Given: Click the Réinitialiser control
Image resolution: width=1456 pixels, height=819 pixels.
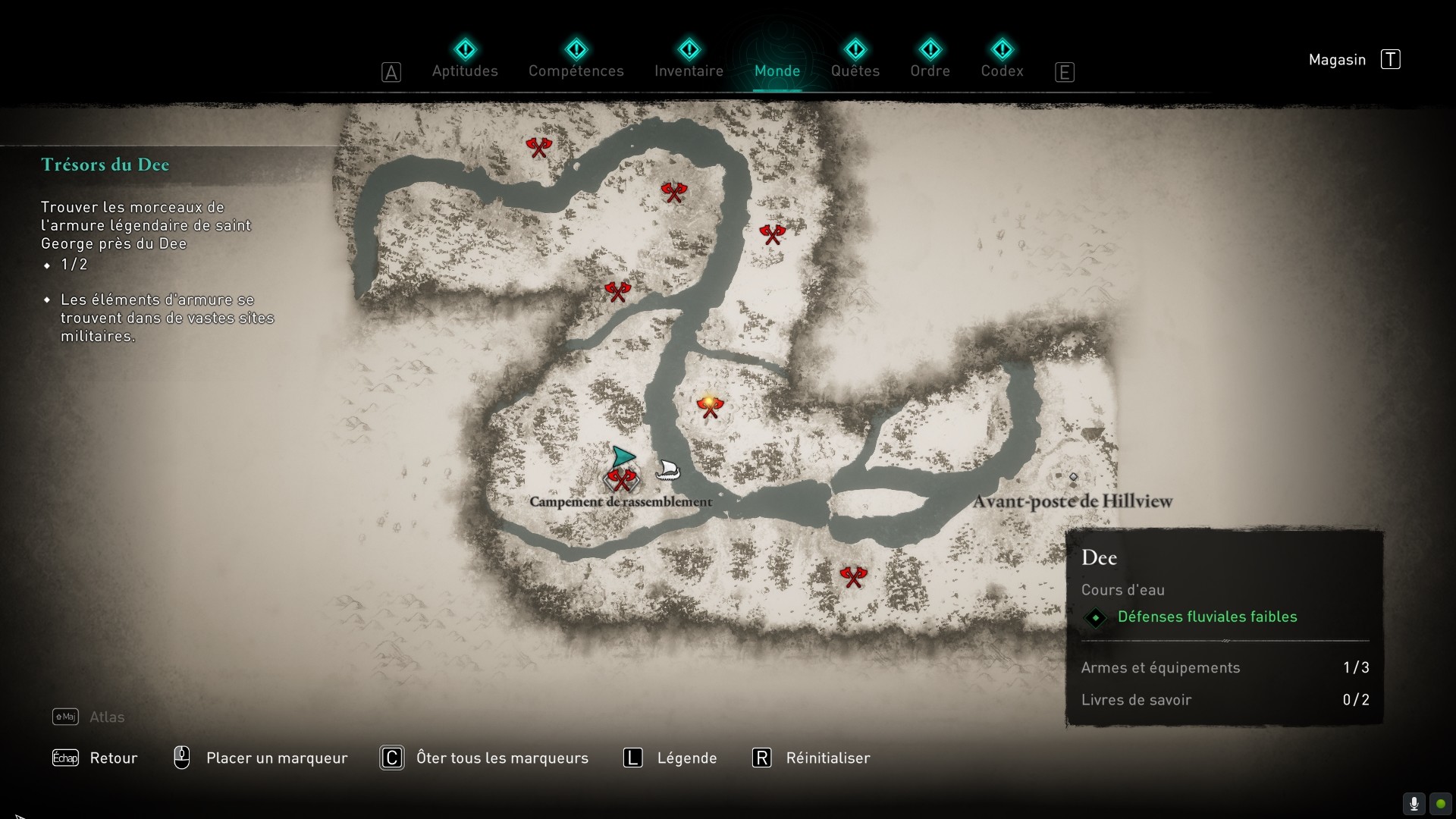Looking at the screenshot, I should click(x=828, y=758).
